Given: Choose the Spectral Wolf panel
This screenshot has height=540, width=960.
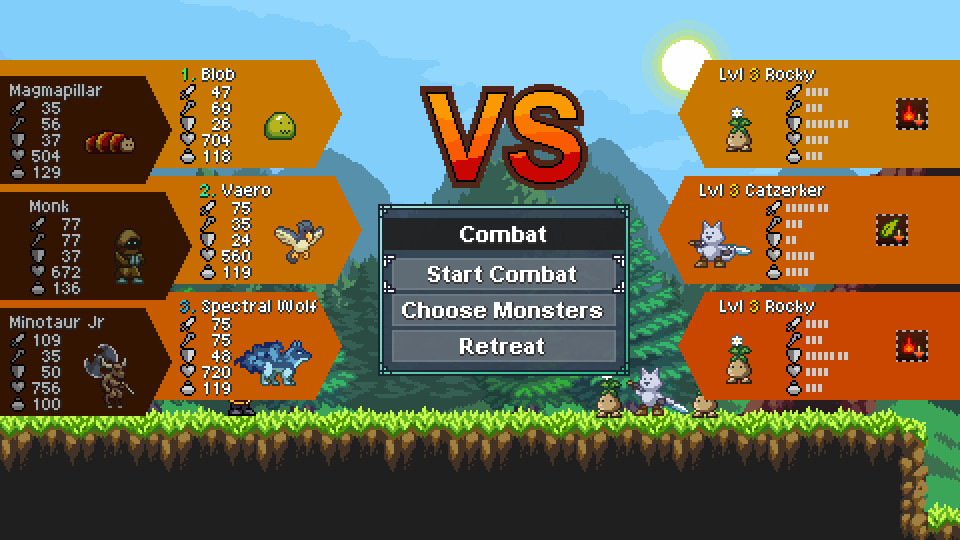Looking at the screenshot, I should (x=255, y=348).
